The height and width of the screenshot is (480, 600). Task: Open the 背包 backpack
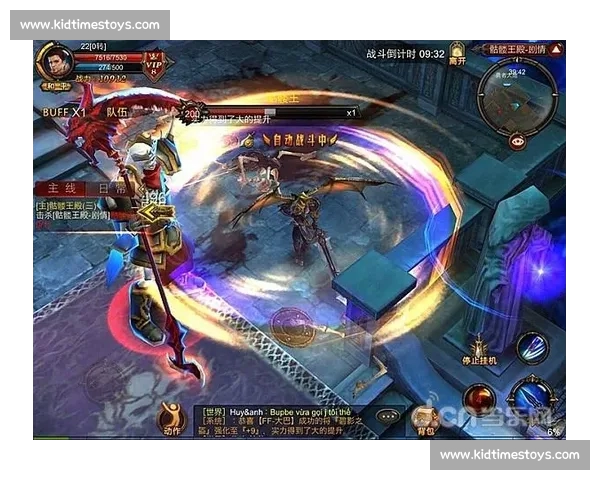pos(427,419)
